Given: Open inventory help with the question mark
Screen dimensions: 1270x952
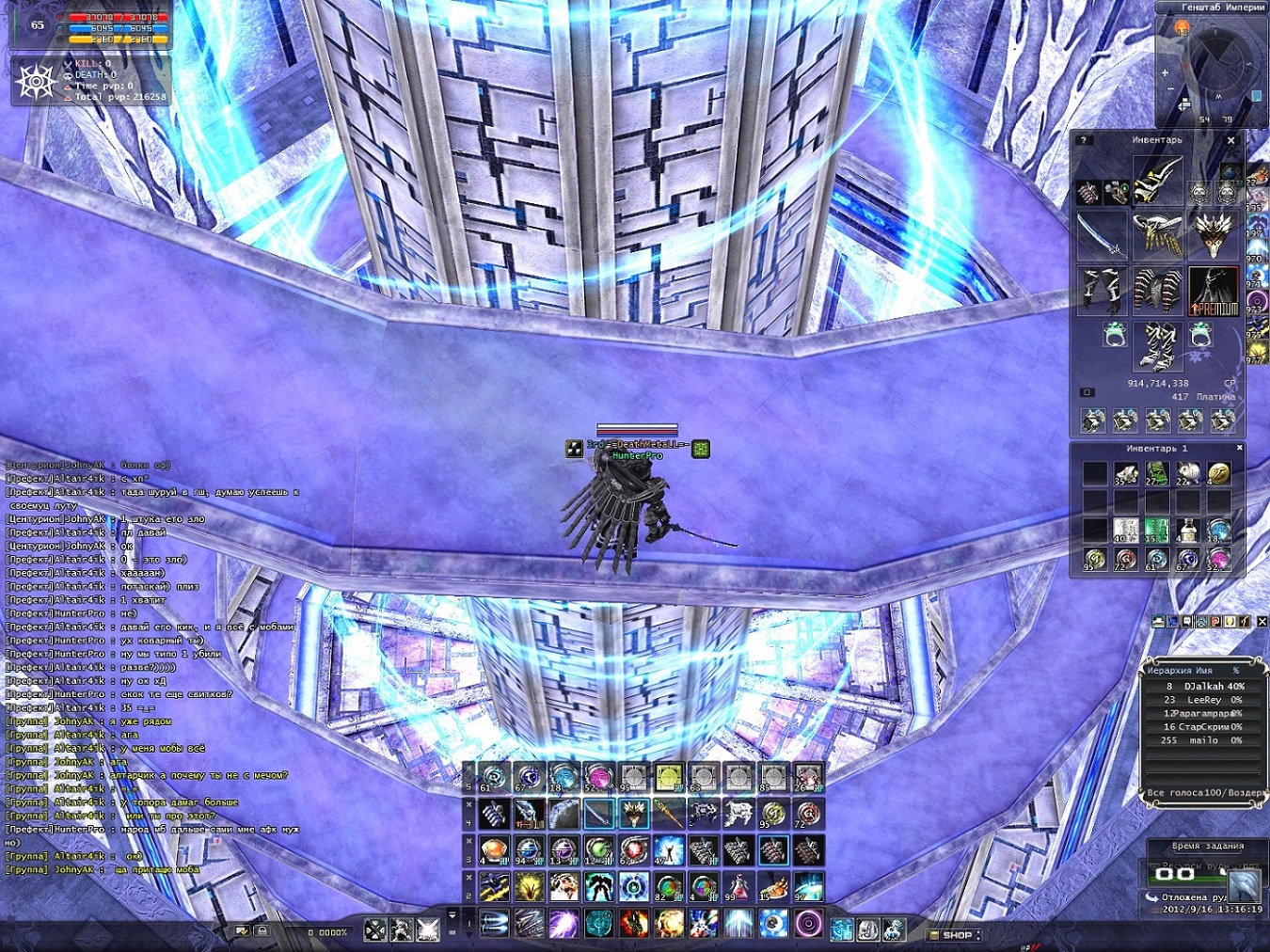Looking at the screenshot, I should [x=1084, y=140].
